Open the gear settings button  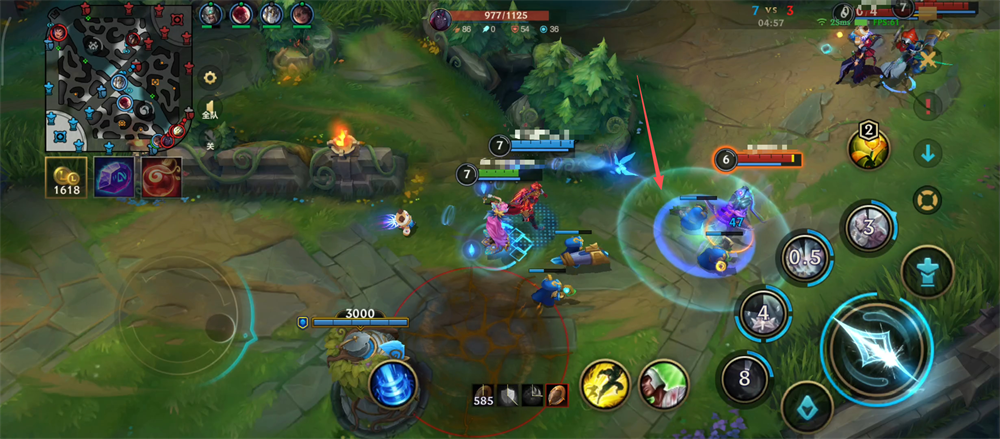pyautogui.click(x=210, y=77)
